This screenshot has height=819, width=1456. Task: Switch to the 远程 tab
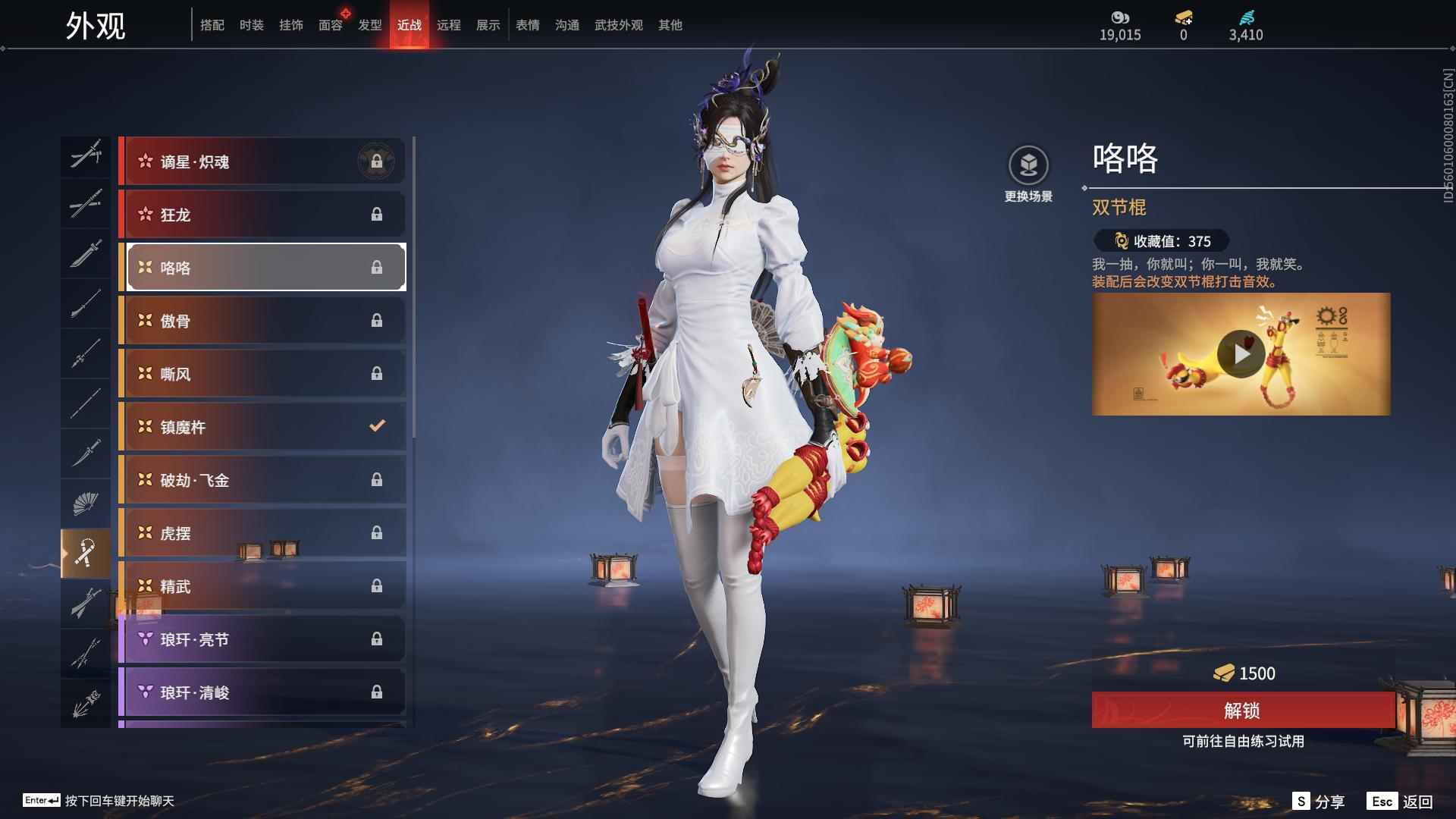[448, 24]
